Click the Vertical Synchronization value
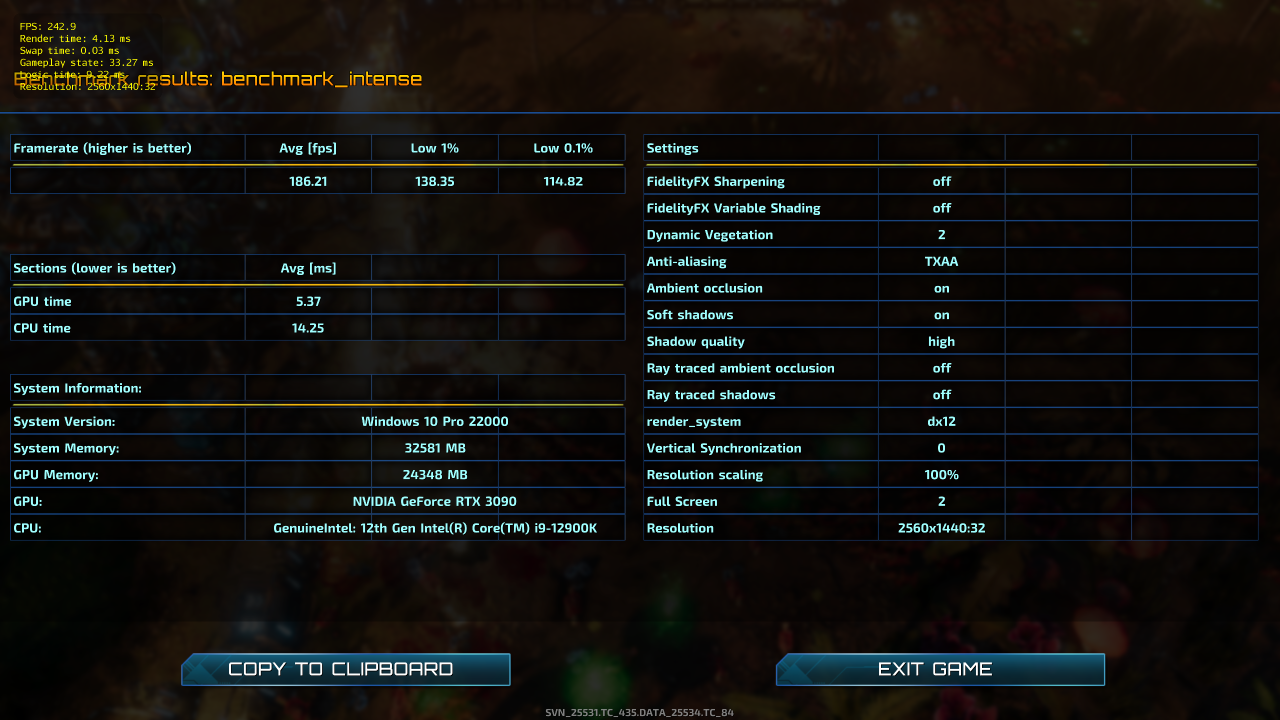The width and height of the screenshot is (1280, 720). [x=941, y=448]
